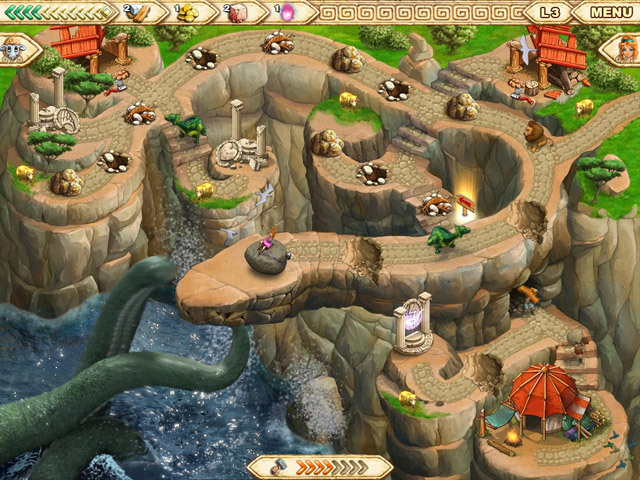Activate the hammer work-speed bonus gauge
640x480 pixels.
click(x=319, y=466)
